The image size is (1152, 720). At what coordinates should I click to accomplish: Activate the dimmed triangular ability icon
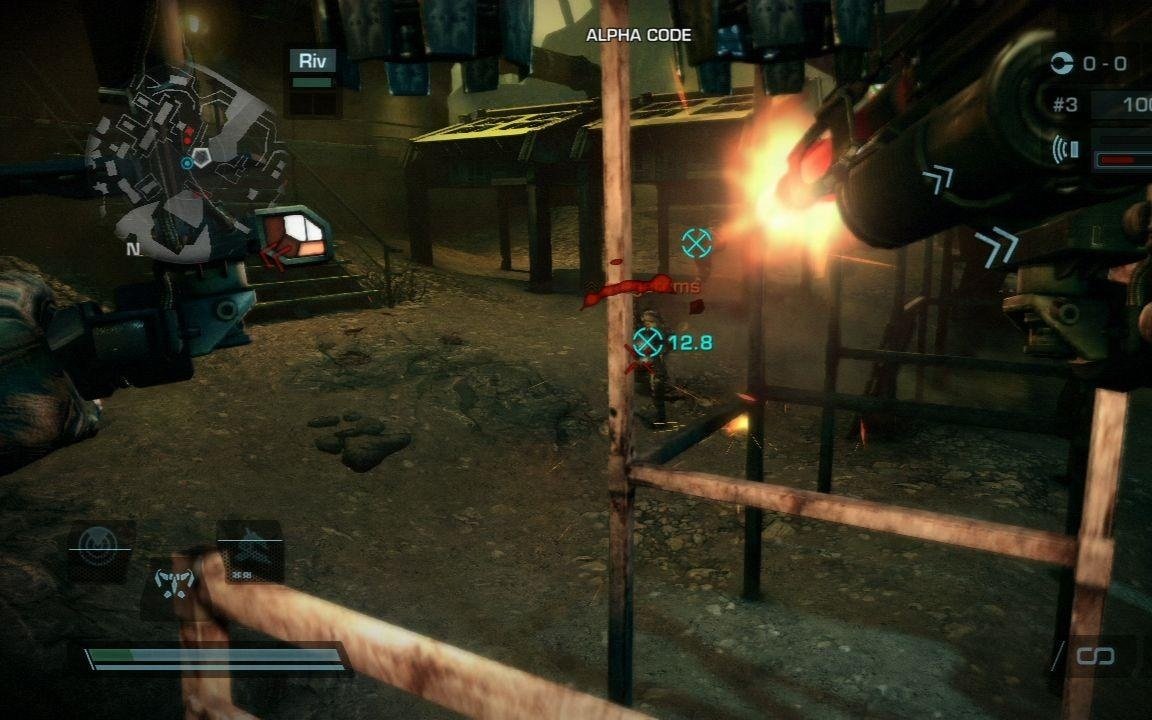coord(249,549)
